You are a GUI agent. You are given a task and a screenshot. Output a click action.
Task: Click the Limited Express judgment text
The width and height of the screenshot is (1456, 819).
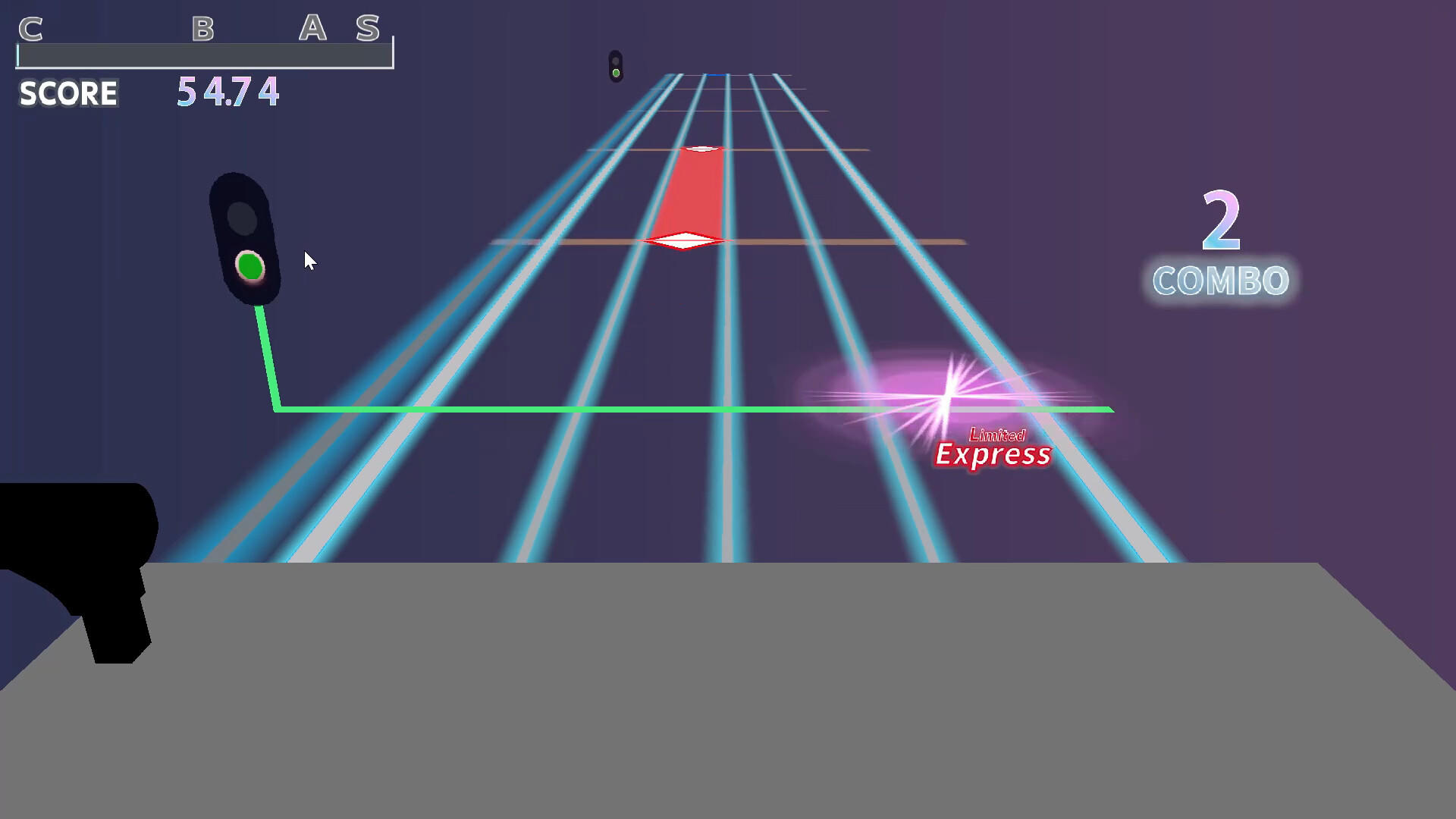coord(993,449)
